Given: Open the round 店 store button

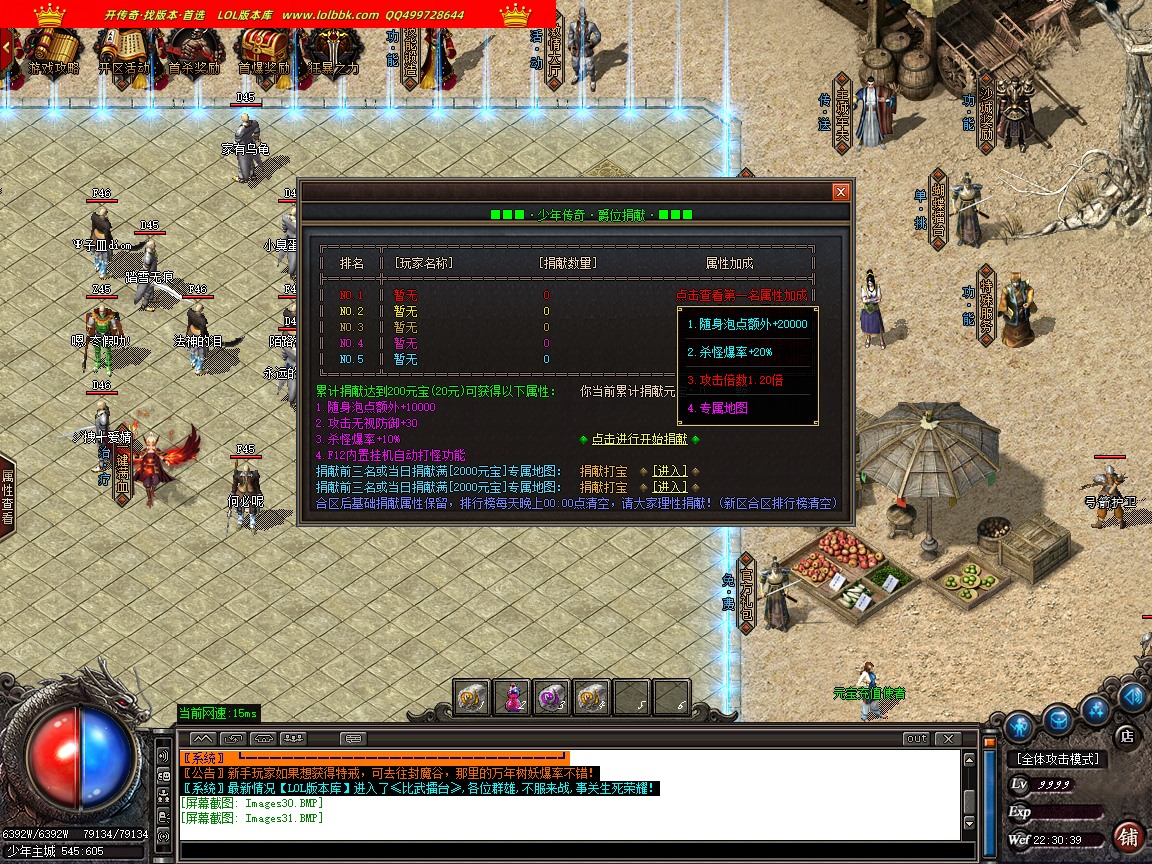Looking at the screenshot, I should click(x=1126, y=735).
